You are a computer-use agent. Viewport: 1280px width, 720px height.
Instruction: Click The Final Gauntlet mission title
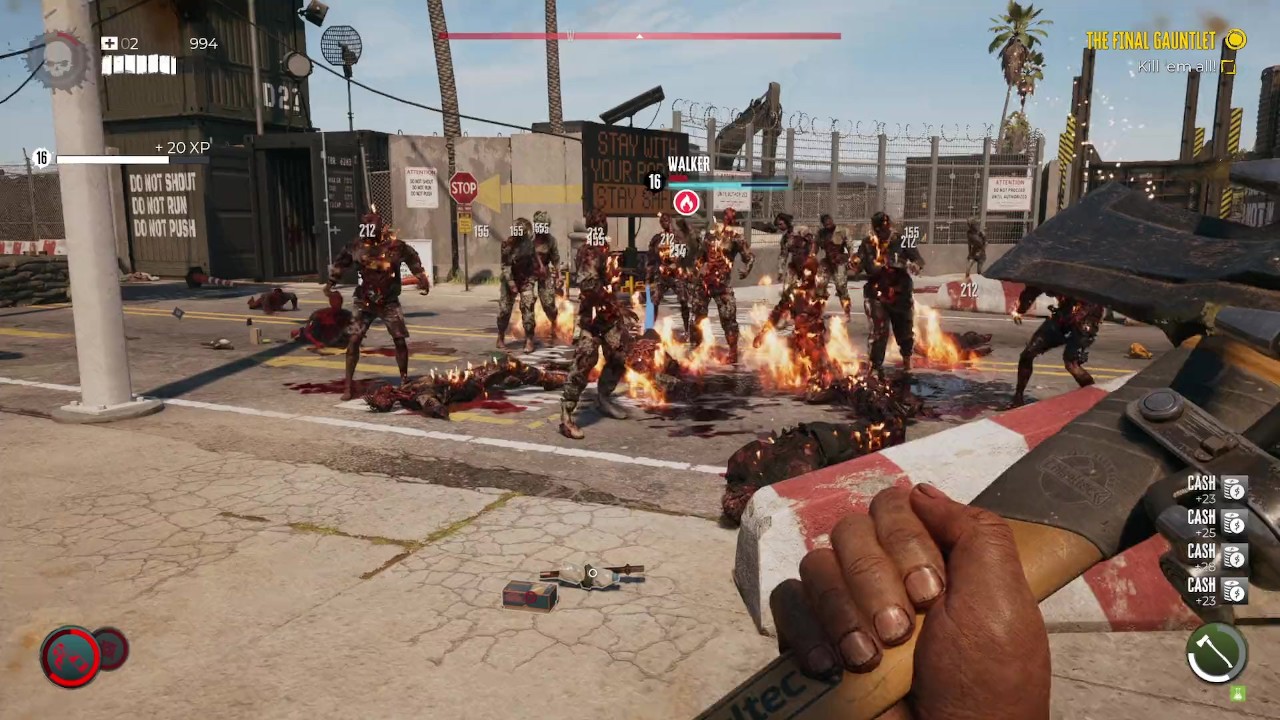click(1150, 41)
